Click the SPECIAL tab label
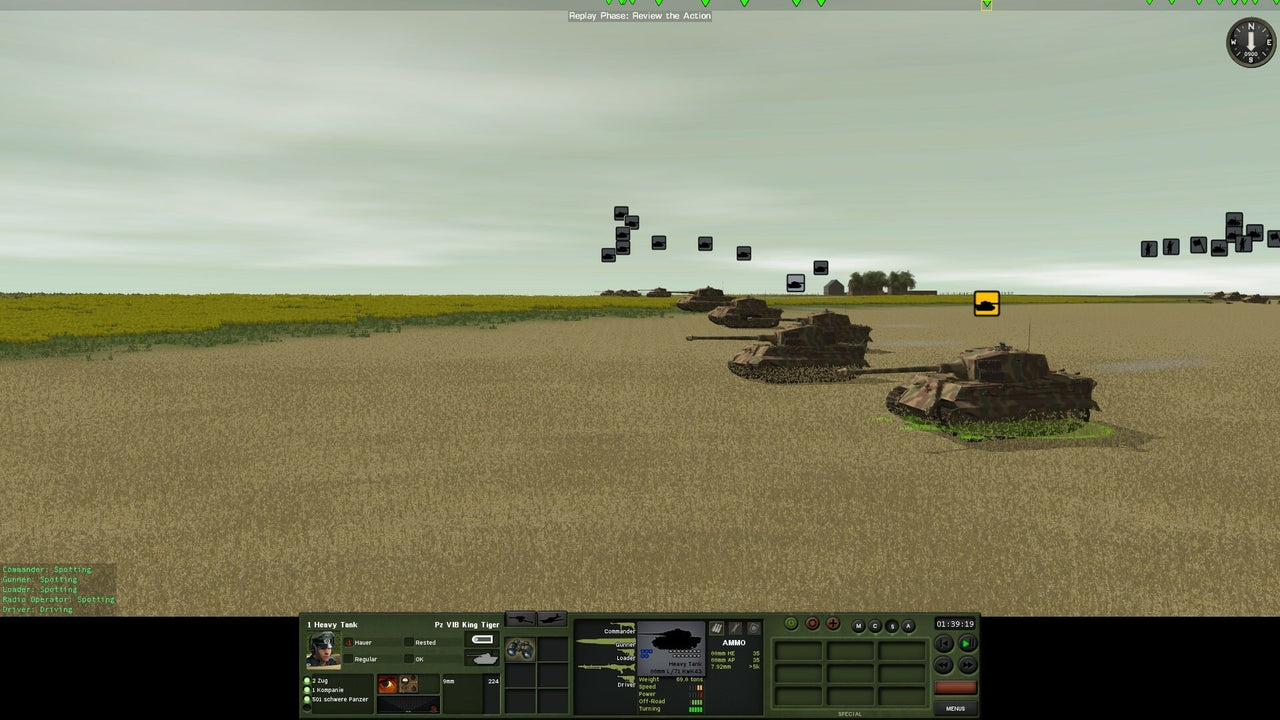This screenshot has height=720, width=1280. [850, 713]
